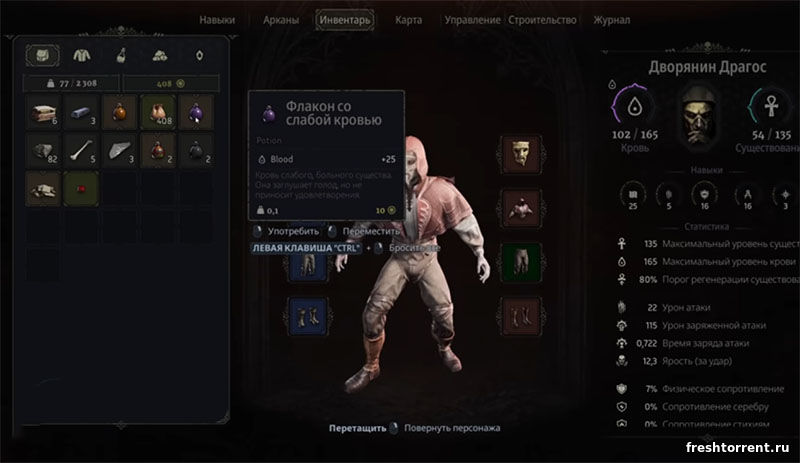Go to the Управление tab
The height and width of the screenshot is (463, 800).
pyautogui.click(x=472, y=19)
